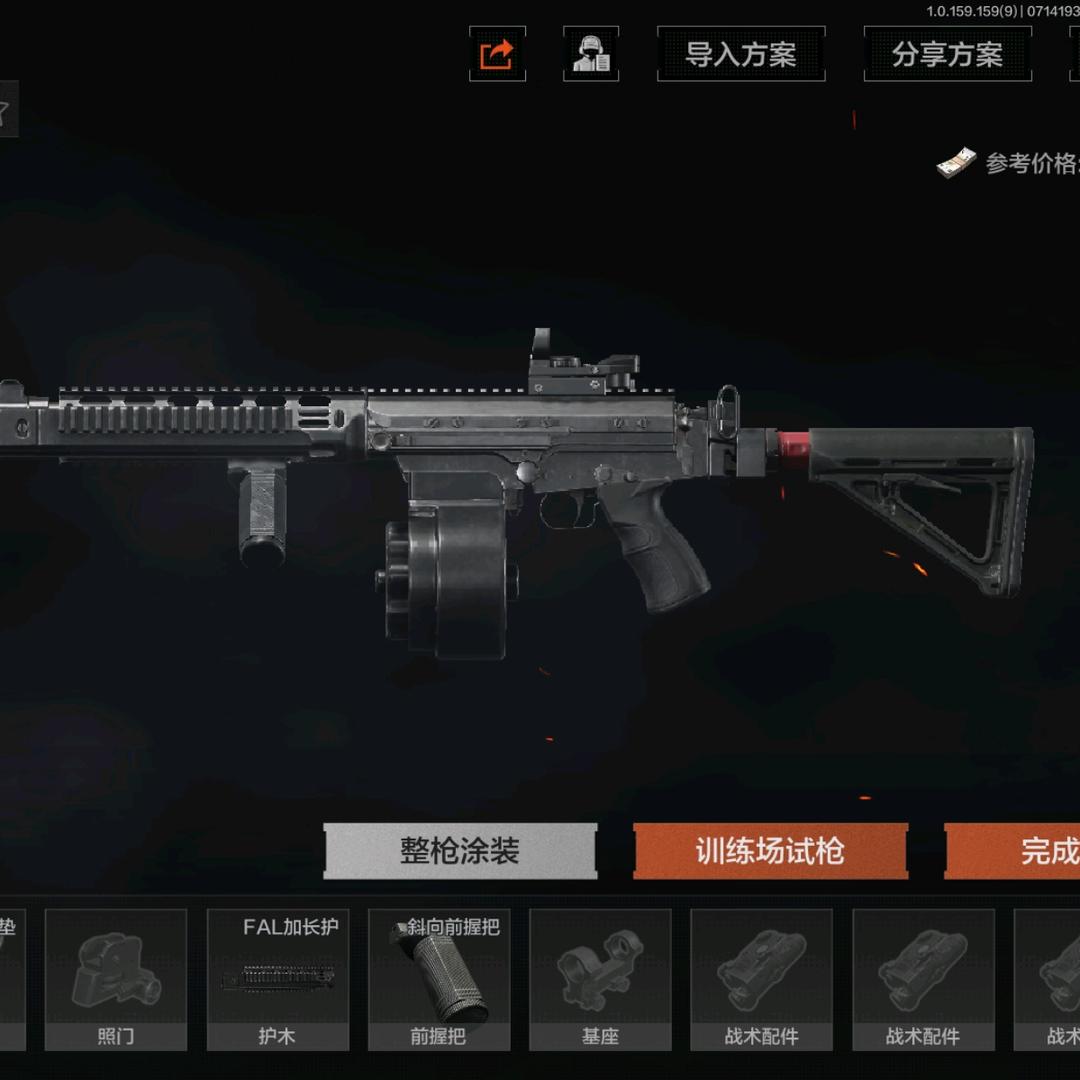The width and height of the screenshot is (1080, 1080).
Task: Select 导入方案 to import a build
Action: click(x=740, y=54)
